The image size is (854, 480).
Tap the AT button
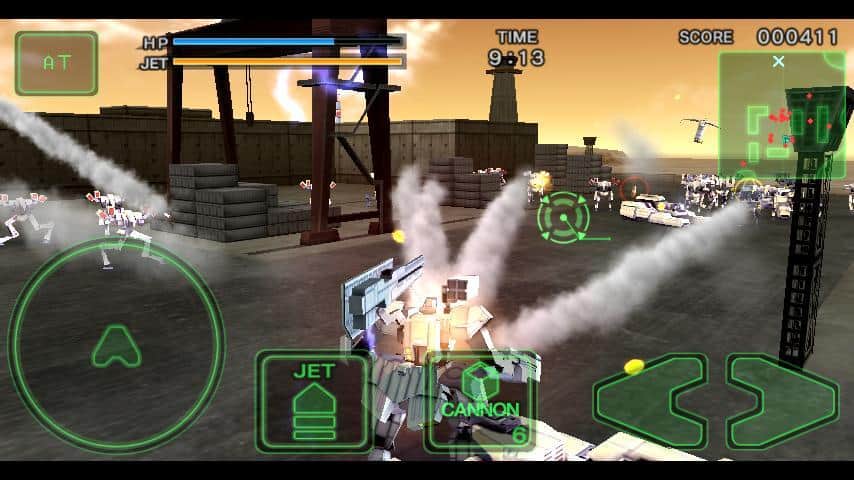click(x=56, y=63)
